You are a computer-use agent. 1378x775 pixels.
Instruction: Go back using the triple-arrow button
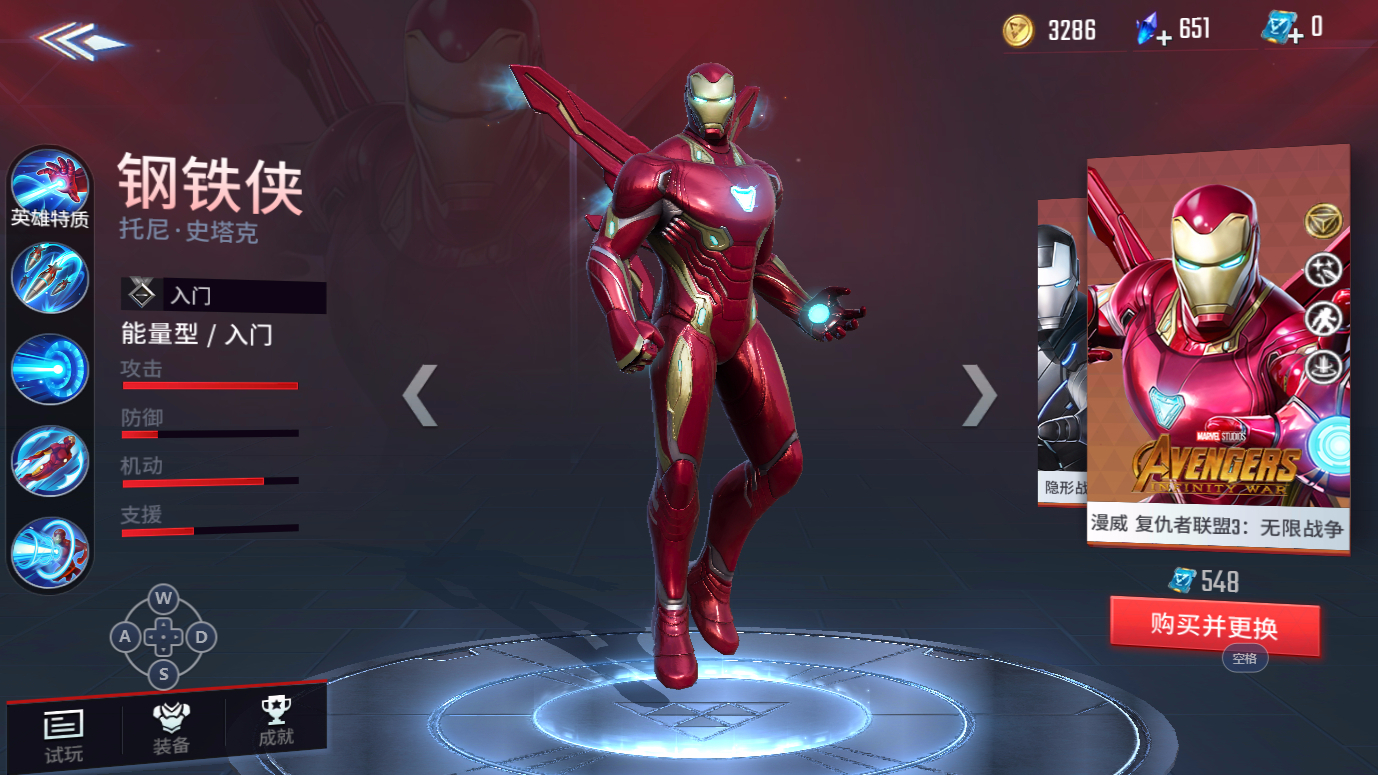[x=80, y=41]
